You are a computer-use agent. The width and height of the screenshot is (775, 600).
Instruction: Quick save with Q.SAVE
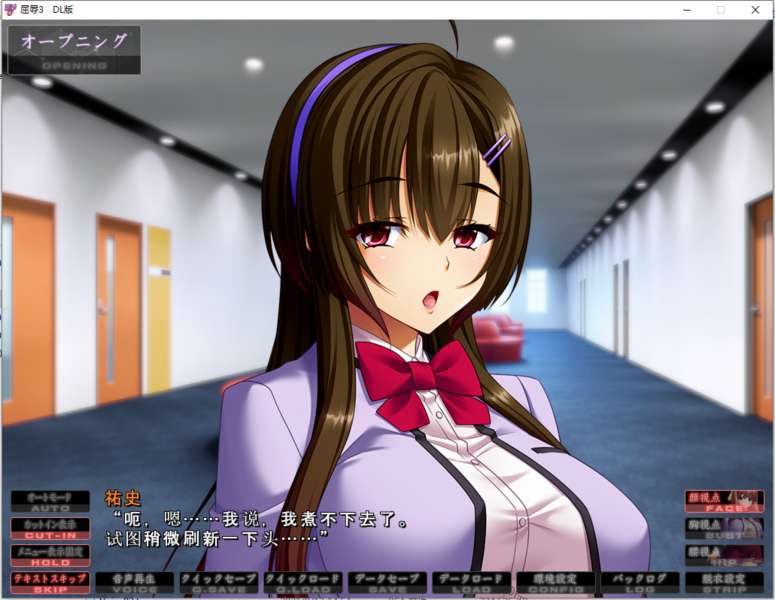pyautogui.click(x=218, y=582)
